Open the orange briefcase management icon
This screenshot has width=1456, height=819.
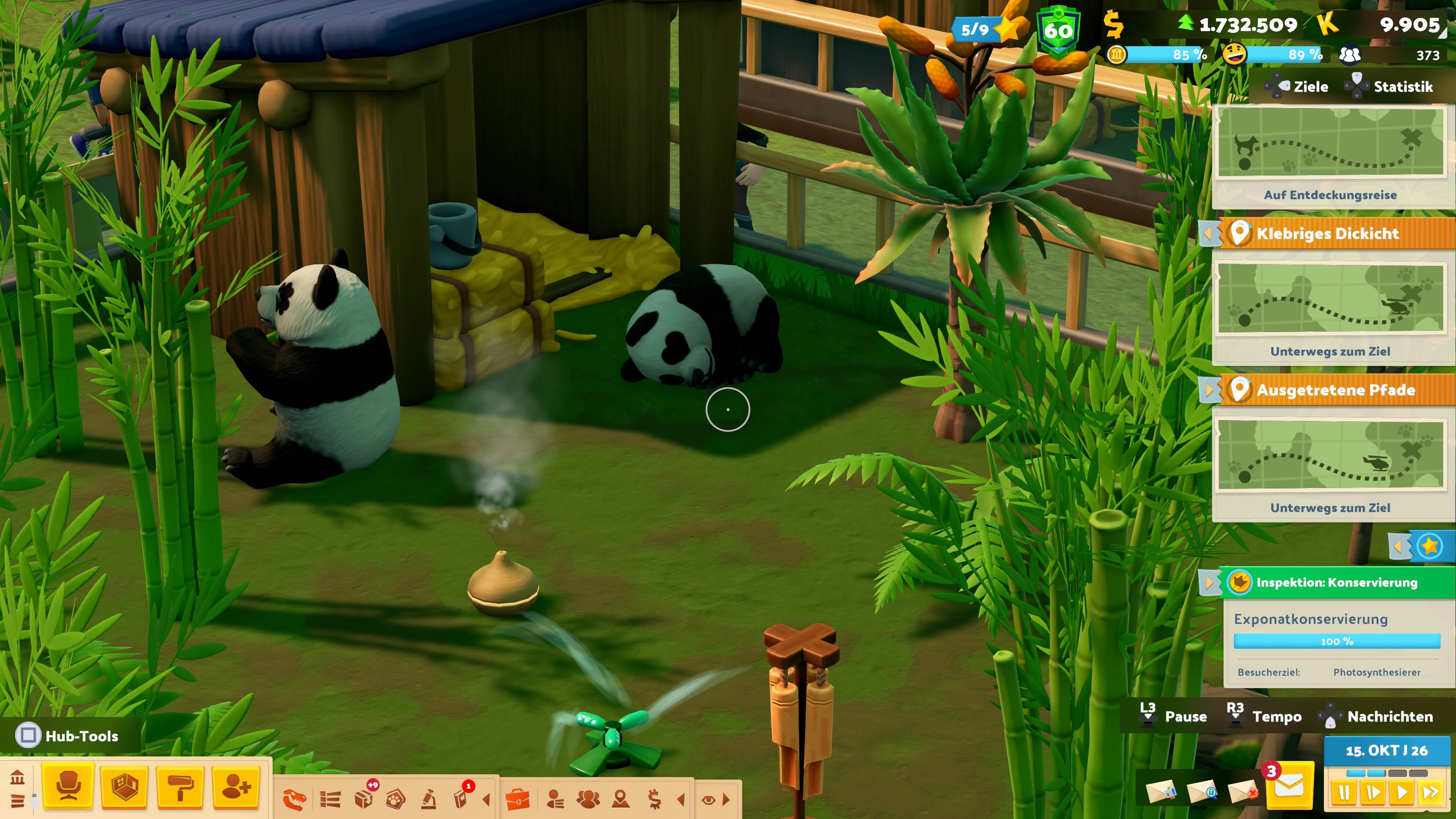coord(516,799)
